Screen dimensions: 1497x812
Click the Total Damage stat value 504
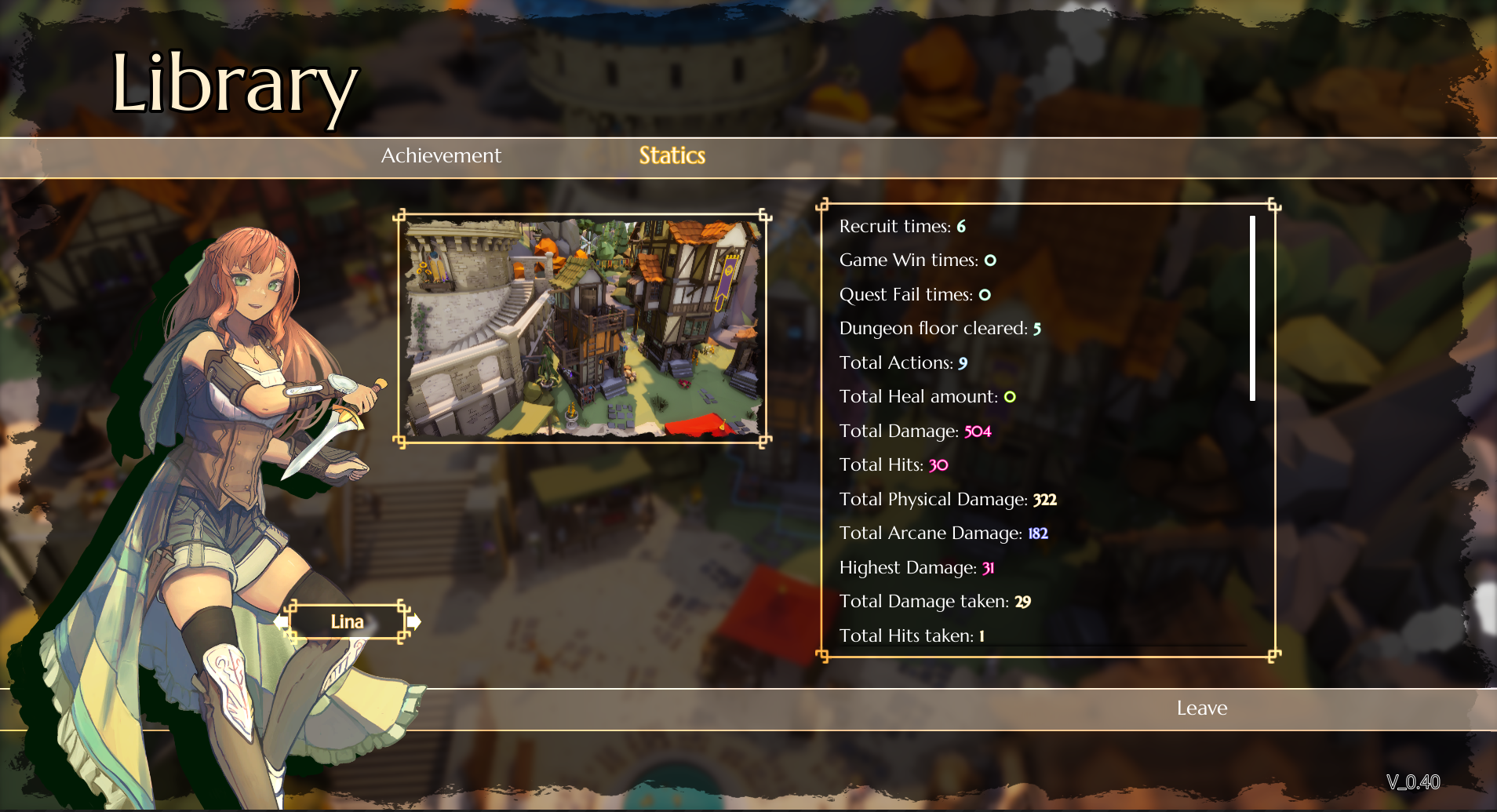tap(977, 431)
